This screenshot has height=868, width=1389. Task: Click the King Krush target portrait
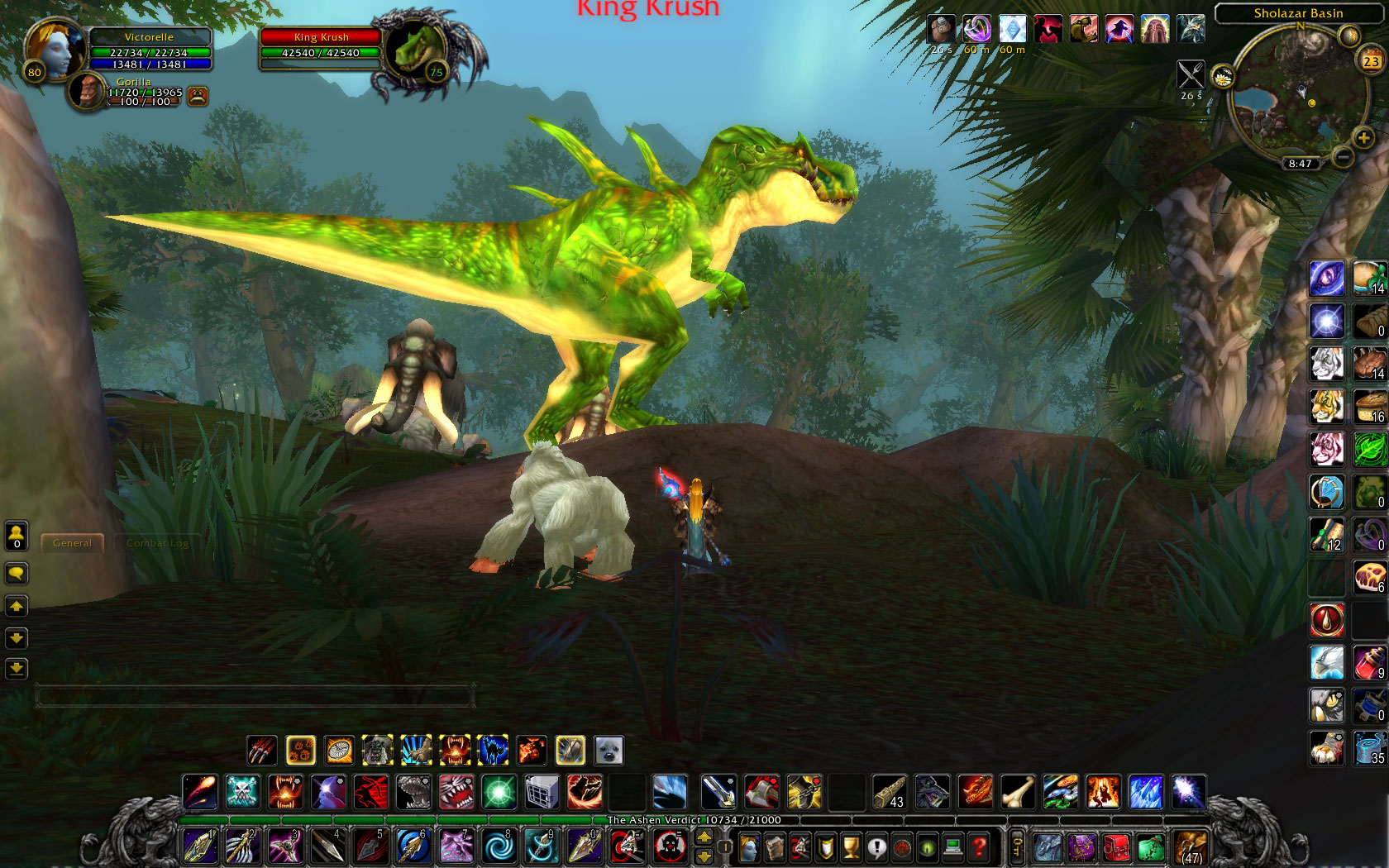click(x=418, y=50)
